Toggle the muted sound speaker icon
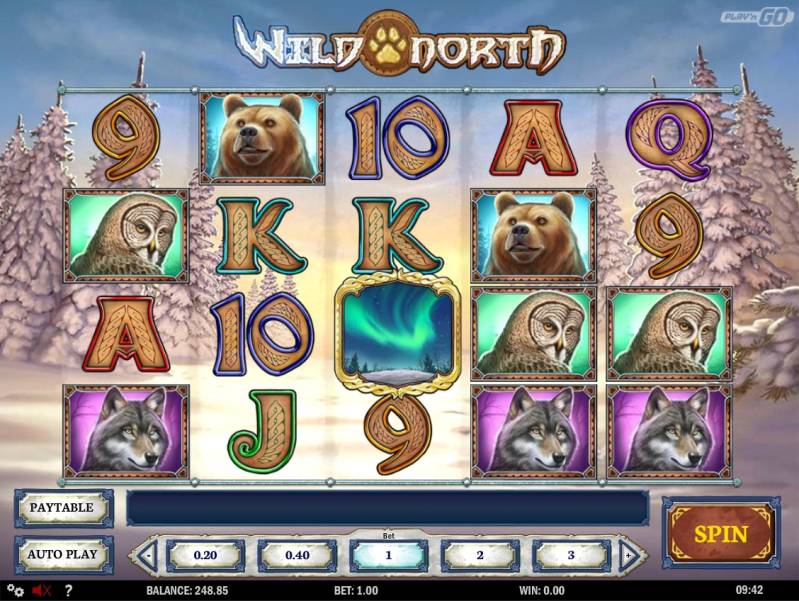 pos(42,591)
